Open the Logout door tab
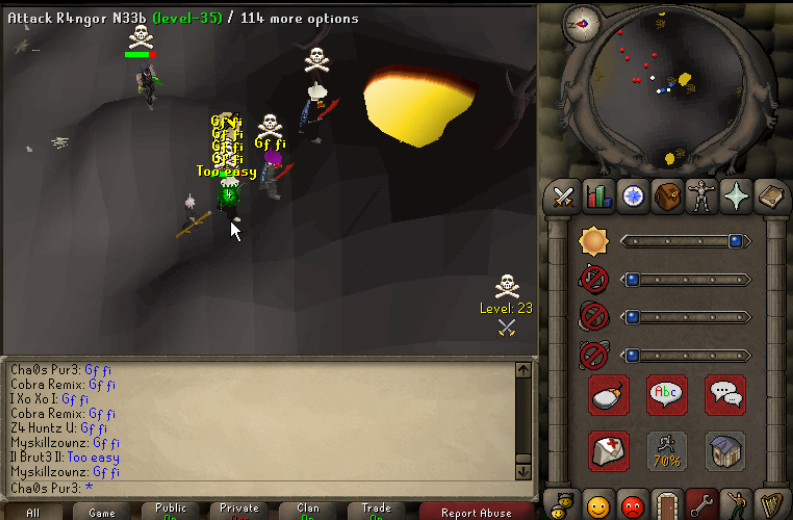 coord(667,506)
